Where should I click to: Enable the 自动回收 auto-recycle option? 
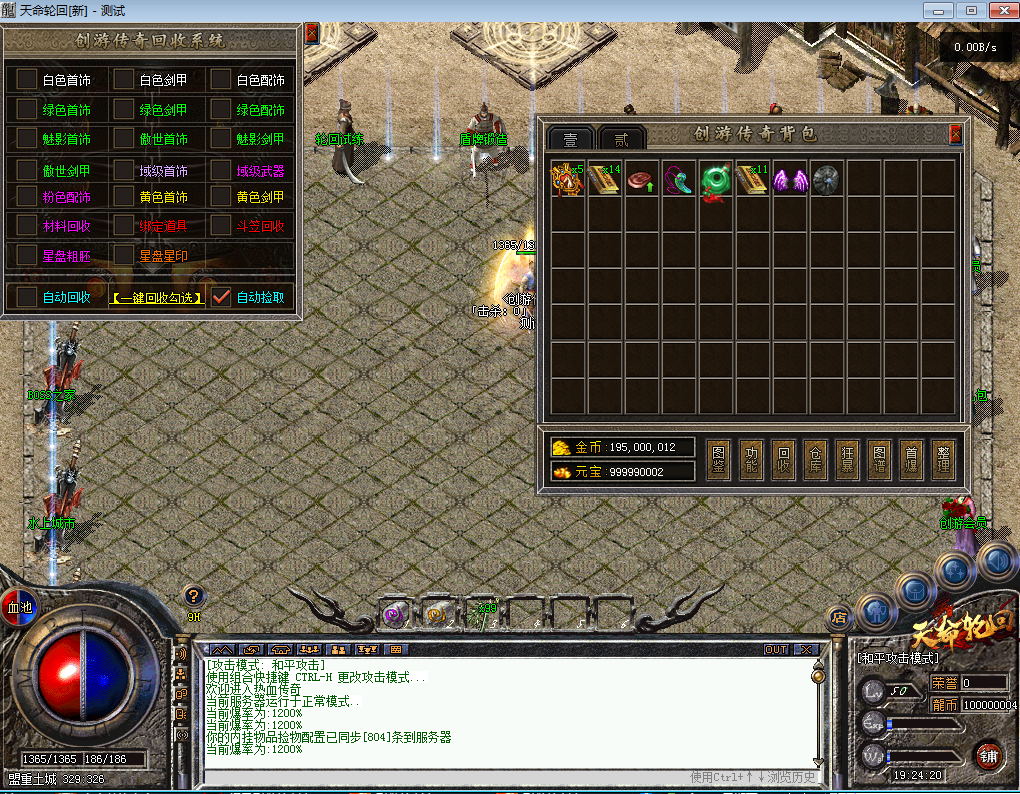coord(26,296)
